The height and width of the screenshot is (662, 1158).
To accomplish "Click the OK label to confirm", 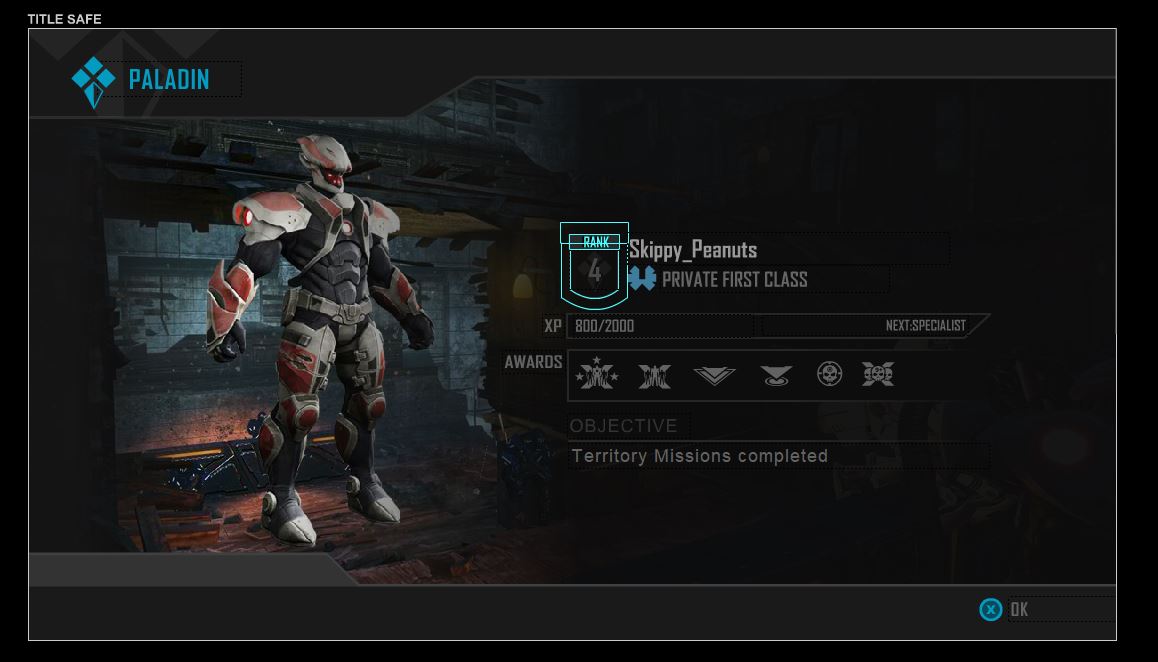I will tap(1018, 609).
